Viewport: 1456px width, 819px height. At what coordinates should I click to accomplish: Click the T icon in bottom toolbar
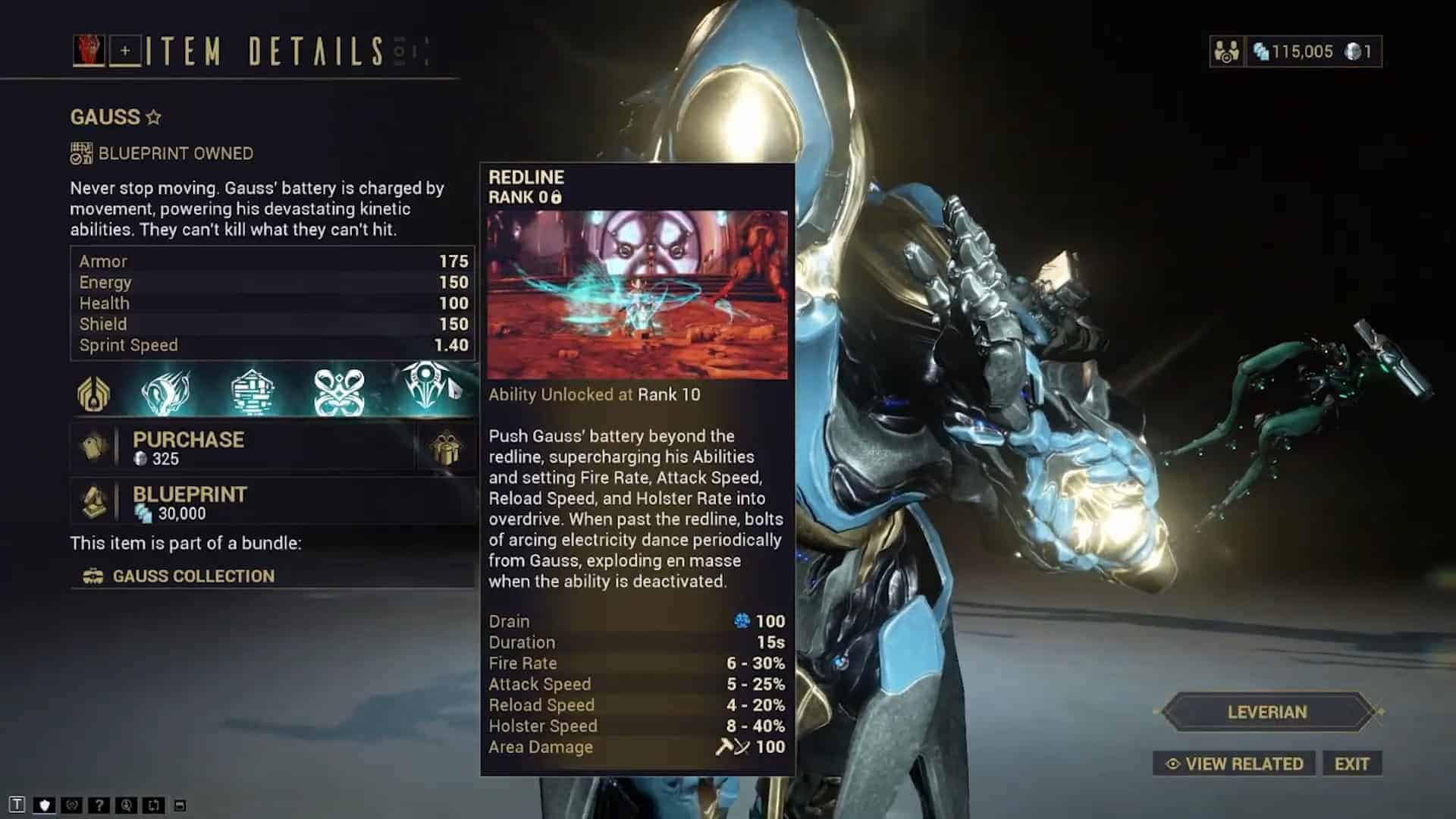[x=17, y=805]
